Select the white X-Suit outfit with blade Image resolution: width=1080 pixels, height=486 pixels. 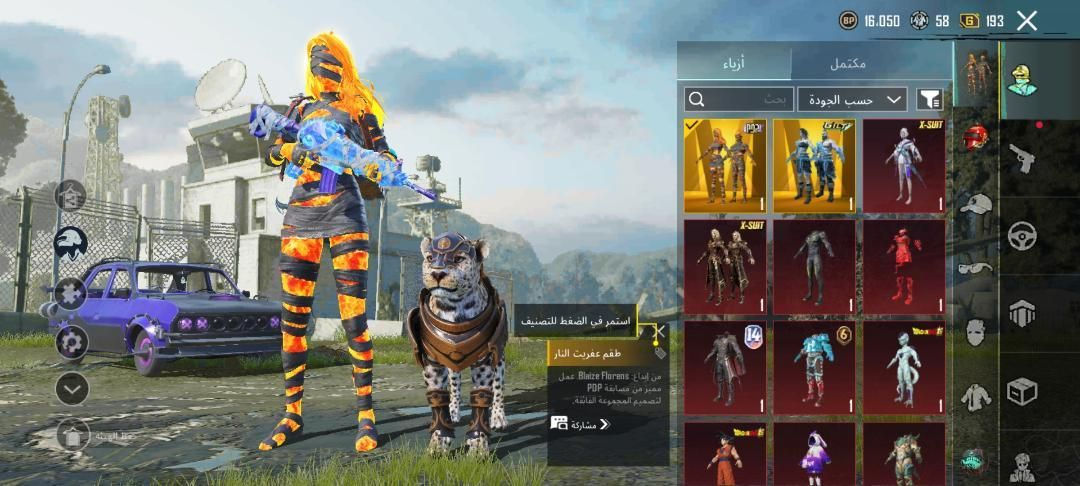coord(904,166)
